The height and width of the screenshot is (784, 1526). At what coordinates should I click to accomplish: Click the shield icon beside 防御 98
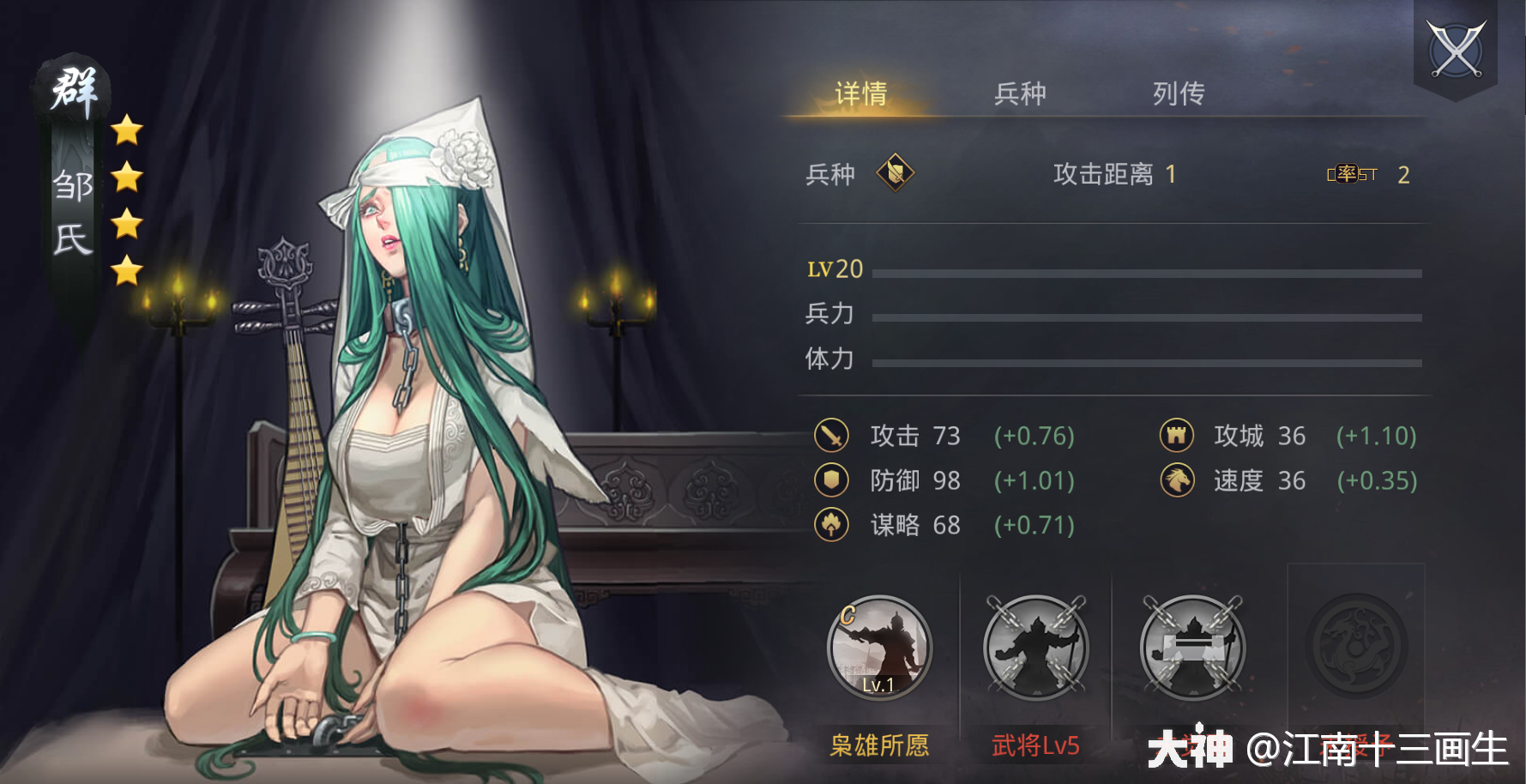(830, 480)
